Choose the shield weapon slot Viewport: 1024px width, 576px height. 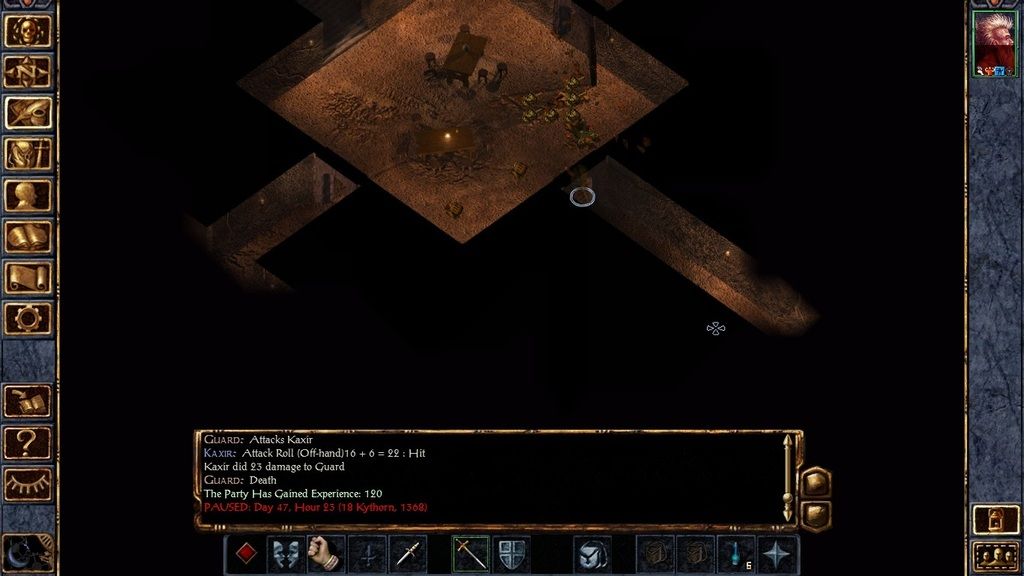click(x=511, y=554)
